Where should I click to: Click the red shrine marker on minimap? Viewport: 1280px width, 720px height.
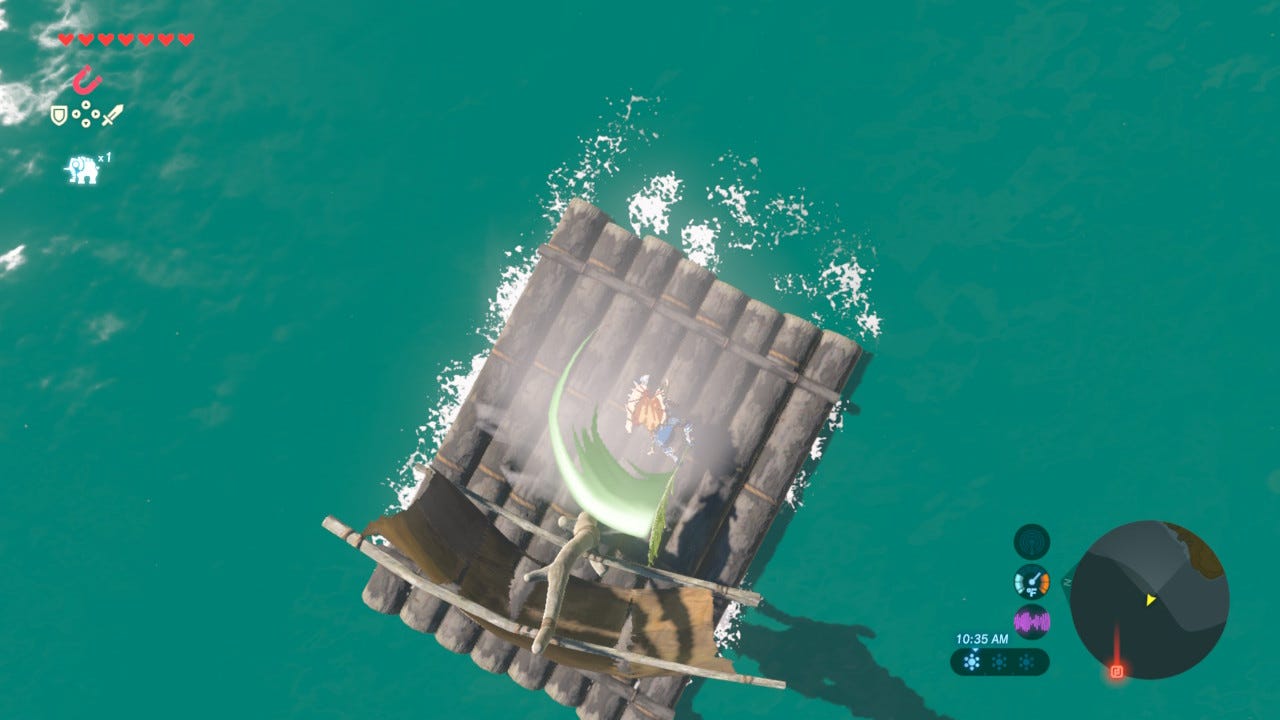(1117, 670)
